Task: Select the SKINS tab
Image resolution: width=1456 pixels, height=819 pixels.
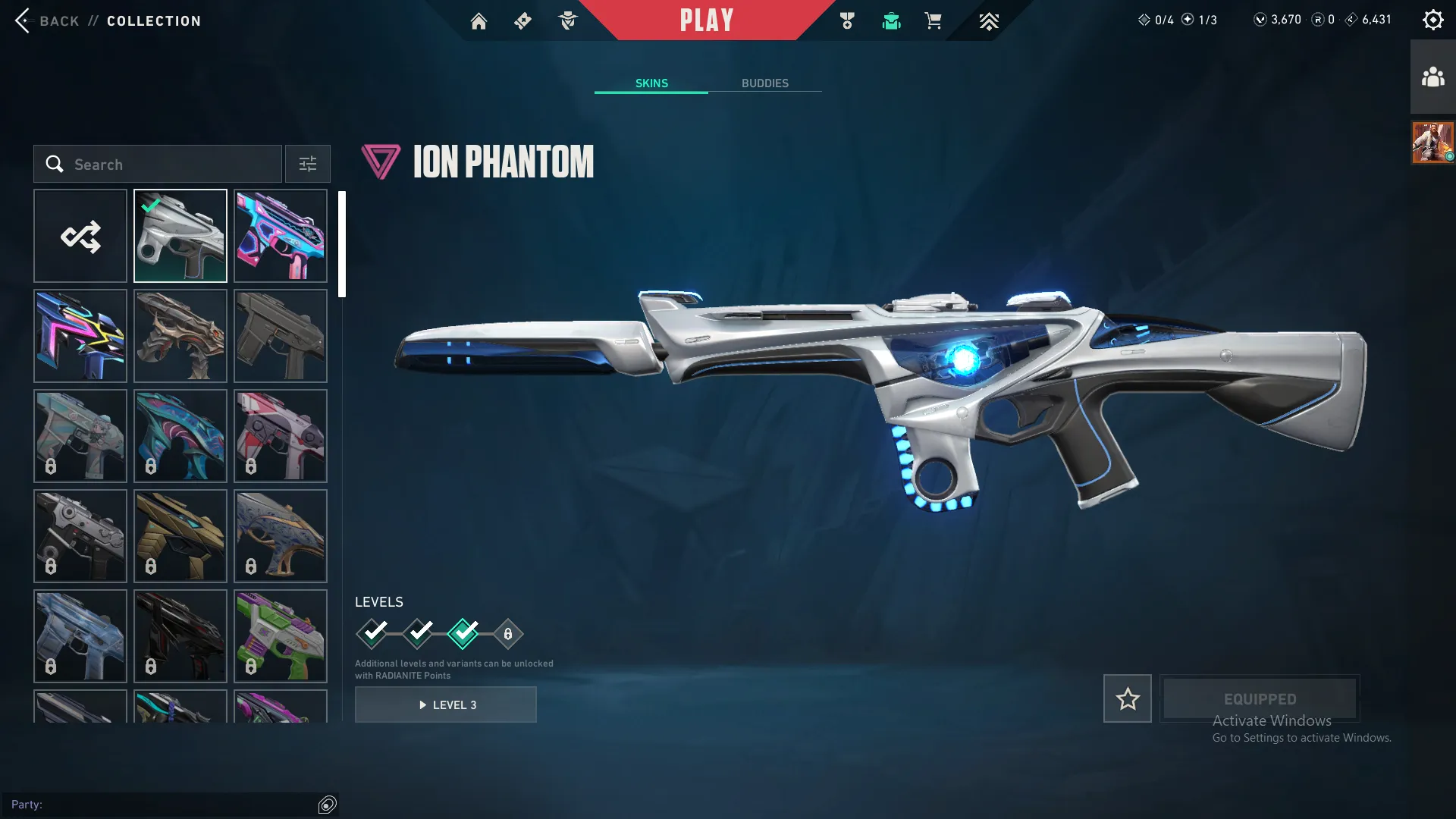Action: coord(651,83)
